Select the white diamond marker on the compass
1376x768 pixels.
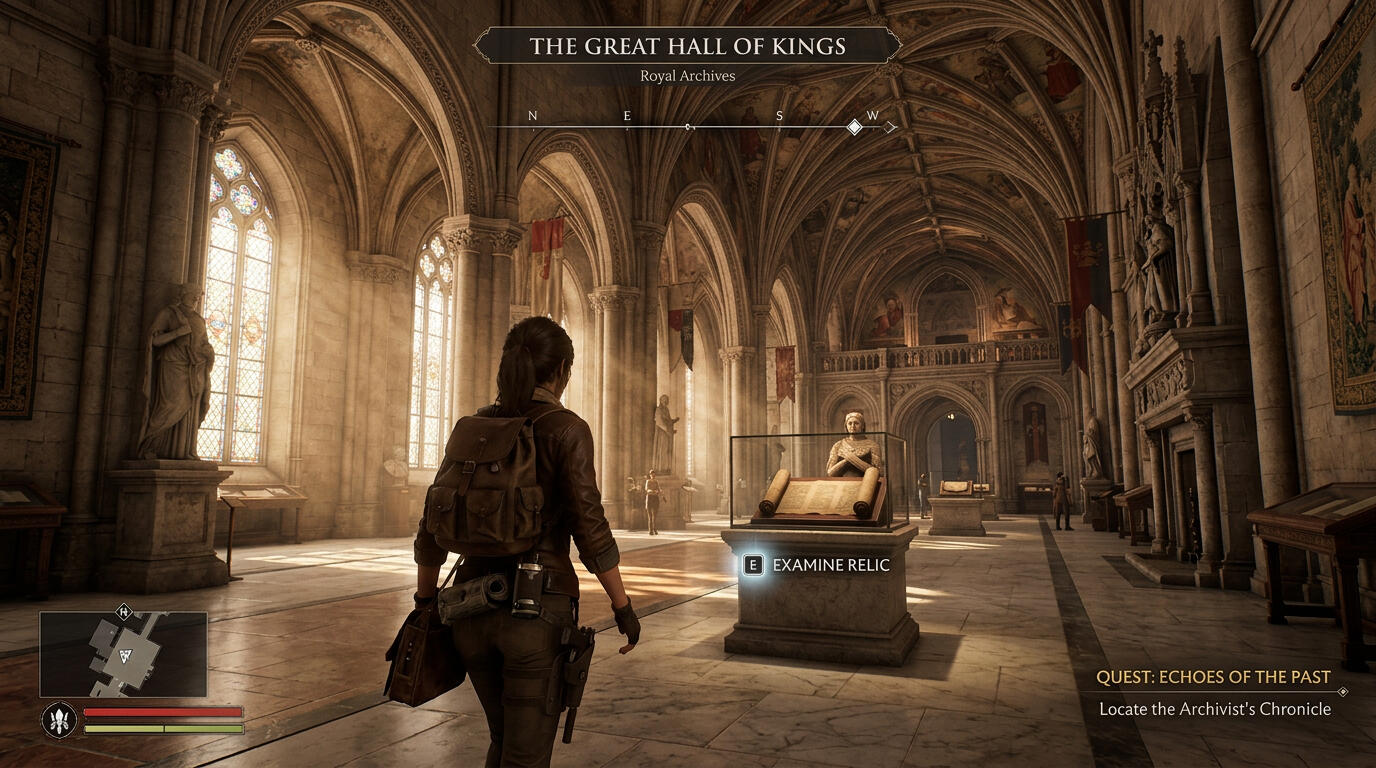854,127
